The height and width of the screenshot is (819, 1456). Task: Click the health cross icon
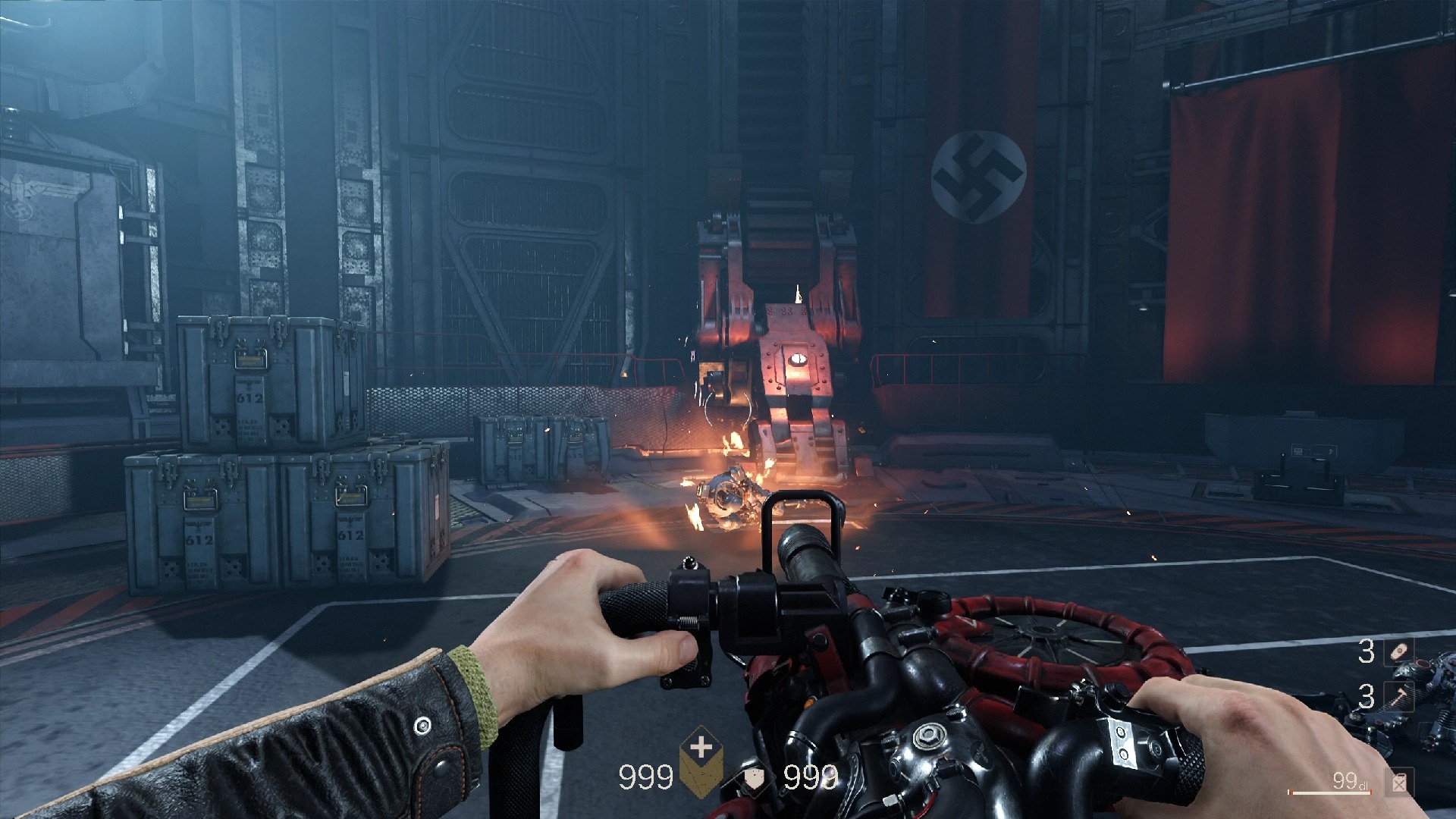pos(702,748)
